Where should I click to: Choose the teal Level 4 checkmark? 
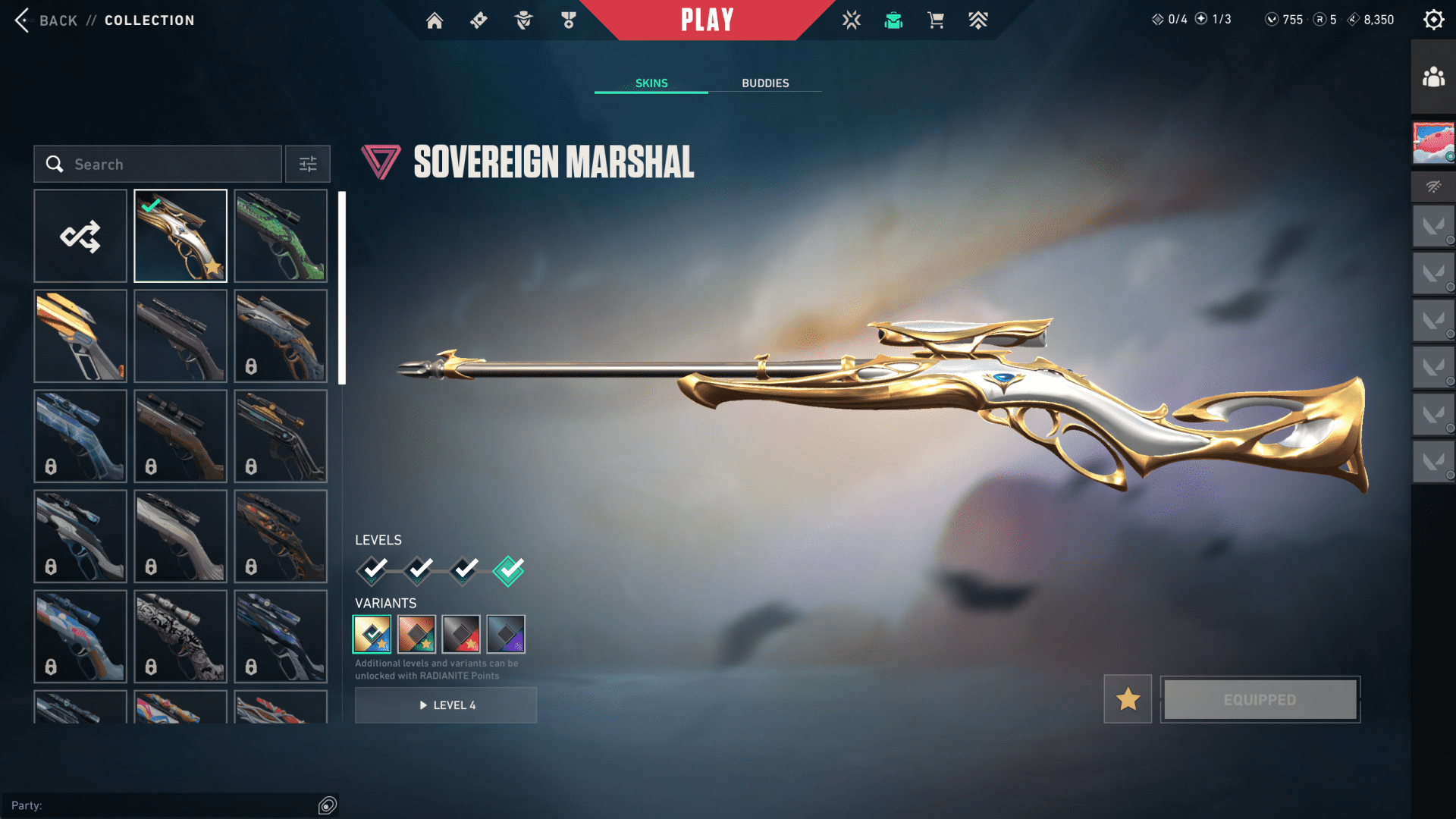pyautogui.click(x=508, y=570)
